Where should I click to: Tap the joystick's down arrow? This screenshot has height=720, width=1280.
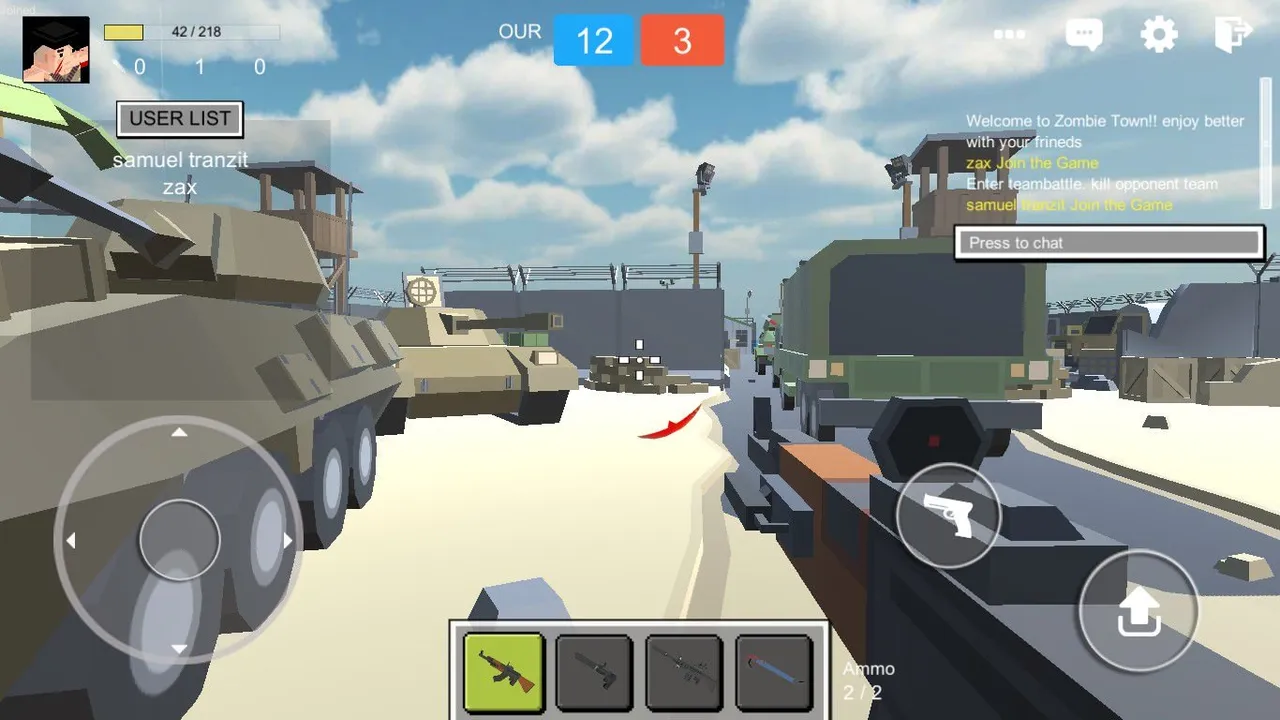tap(179, 649)
